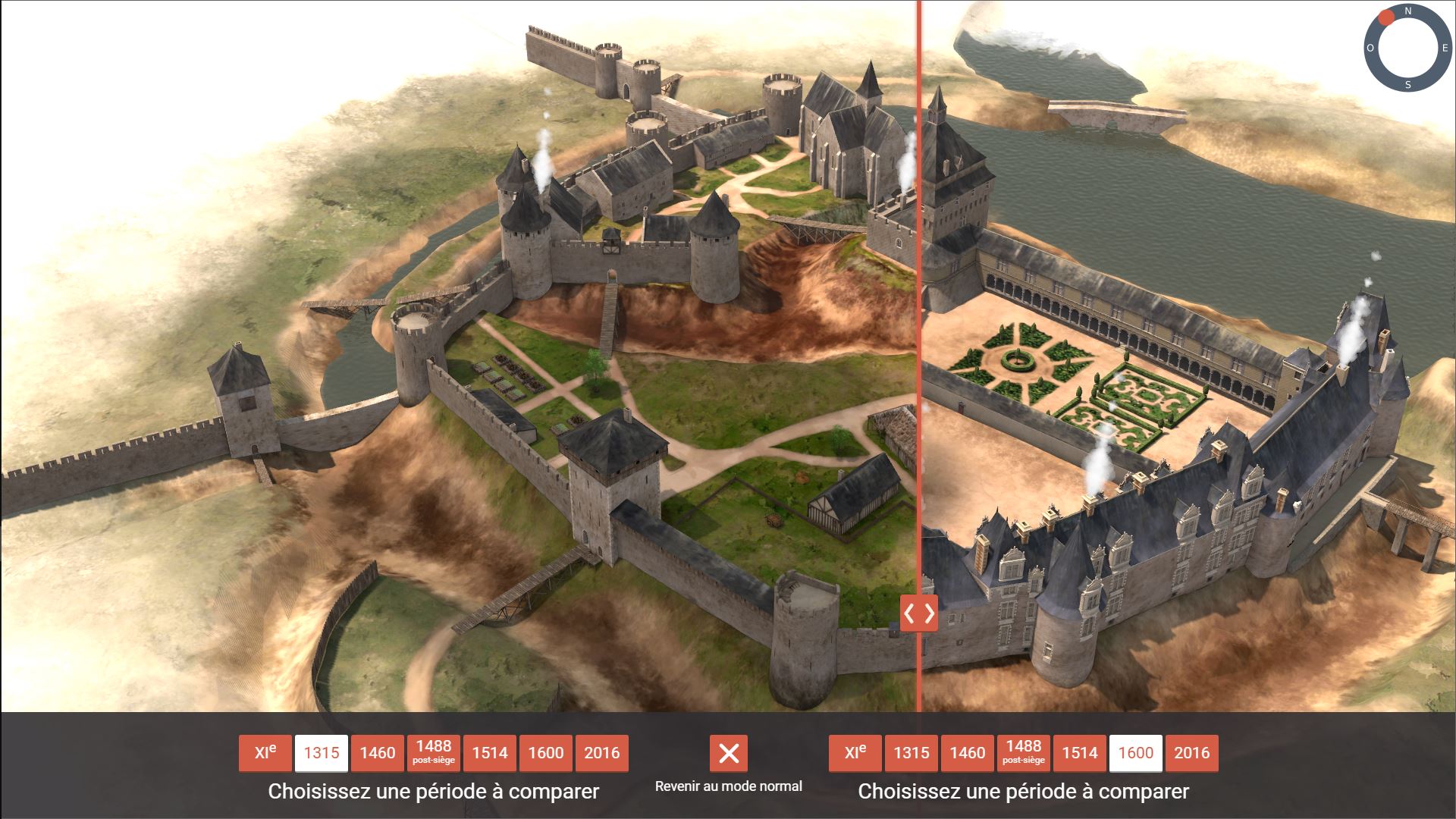
Task: Choose 1600 in the right period selector
Action: 1136,753
